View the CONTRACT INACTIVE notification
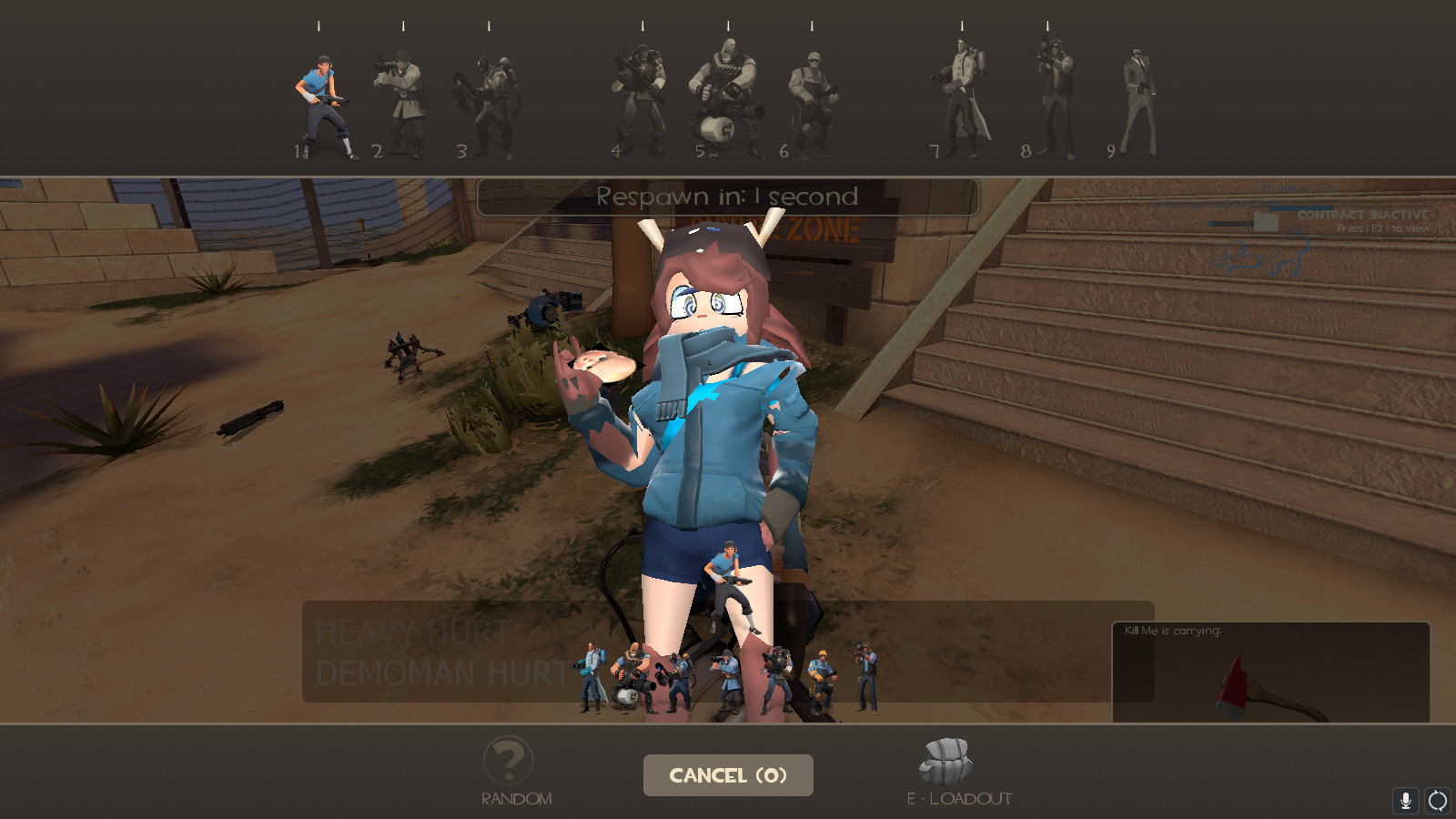The image size is (1456, 819). (1363, 217)
